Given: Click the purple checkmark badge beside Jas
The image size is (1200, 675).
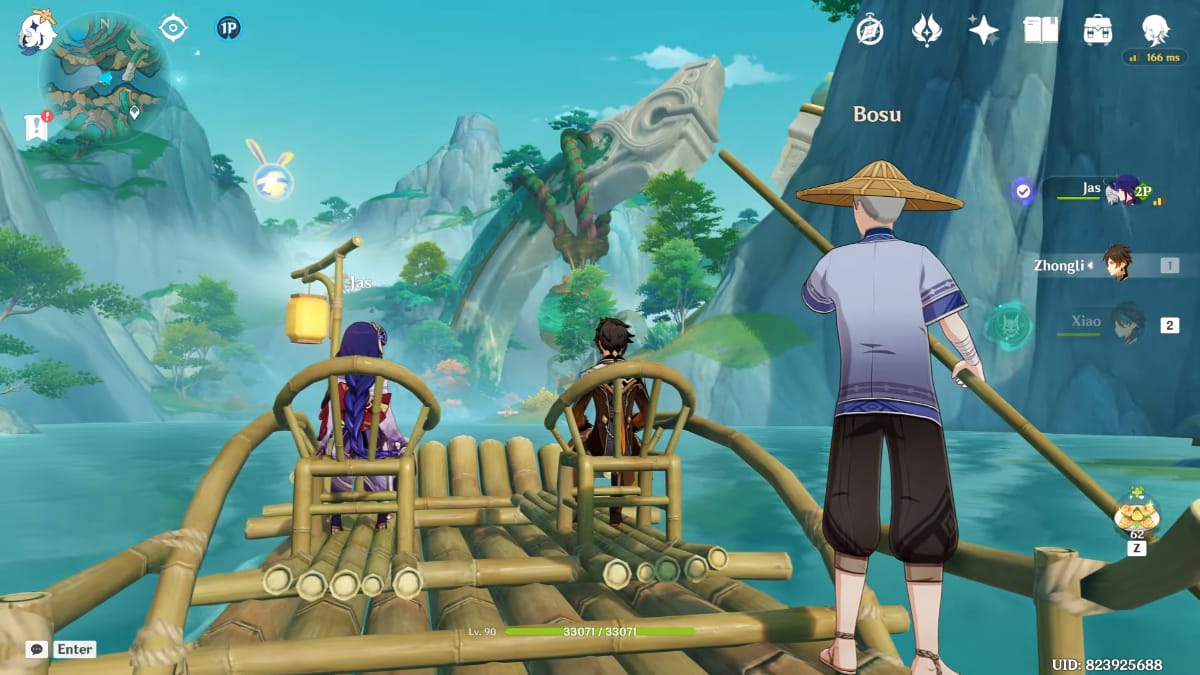Looking at the screenshot, I should point(1023,190).
